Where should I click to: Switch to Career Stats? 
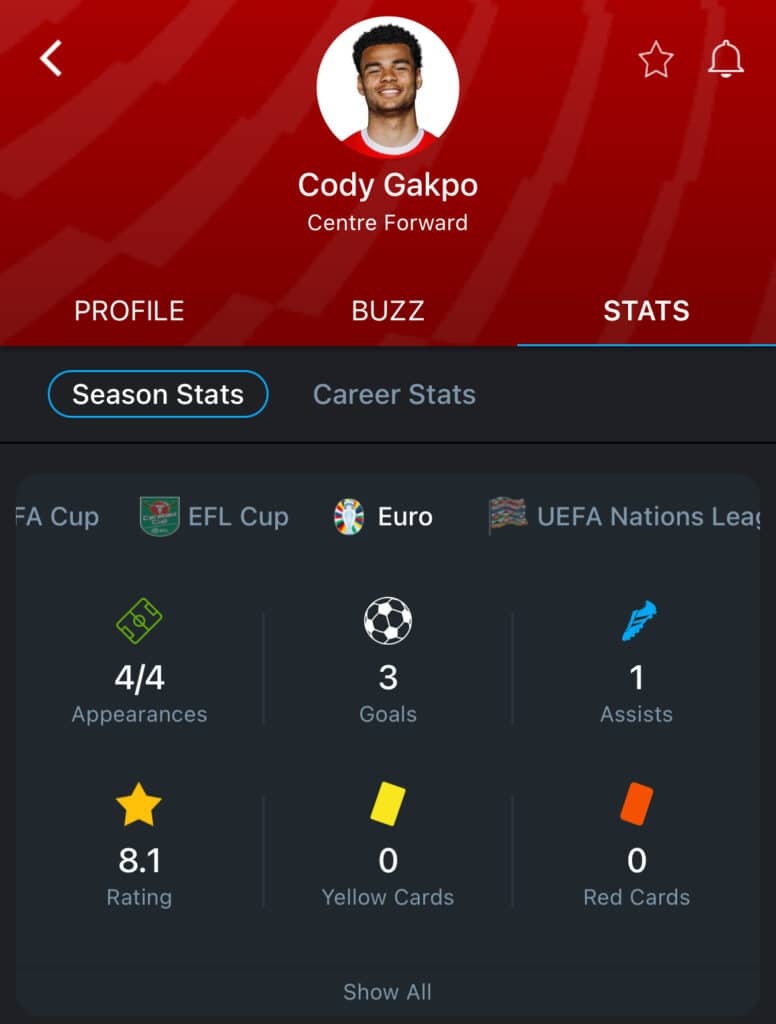tap(394, 394)
